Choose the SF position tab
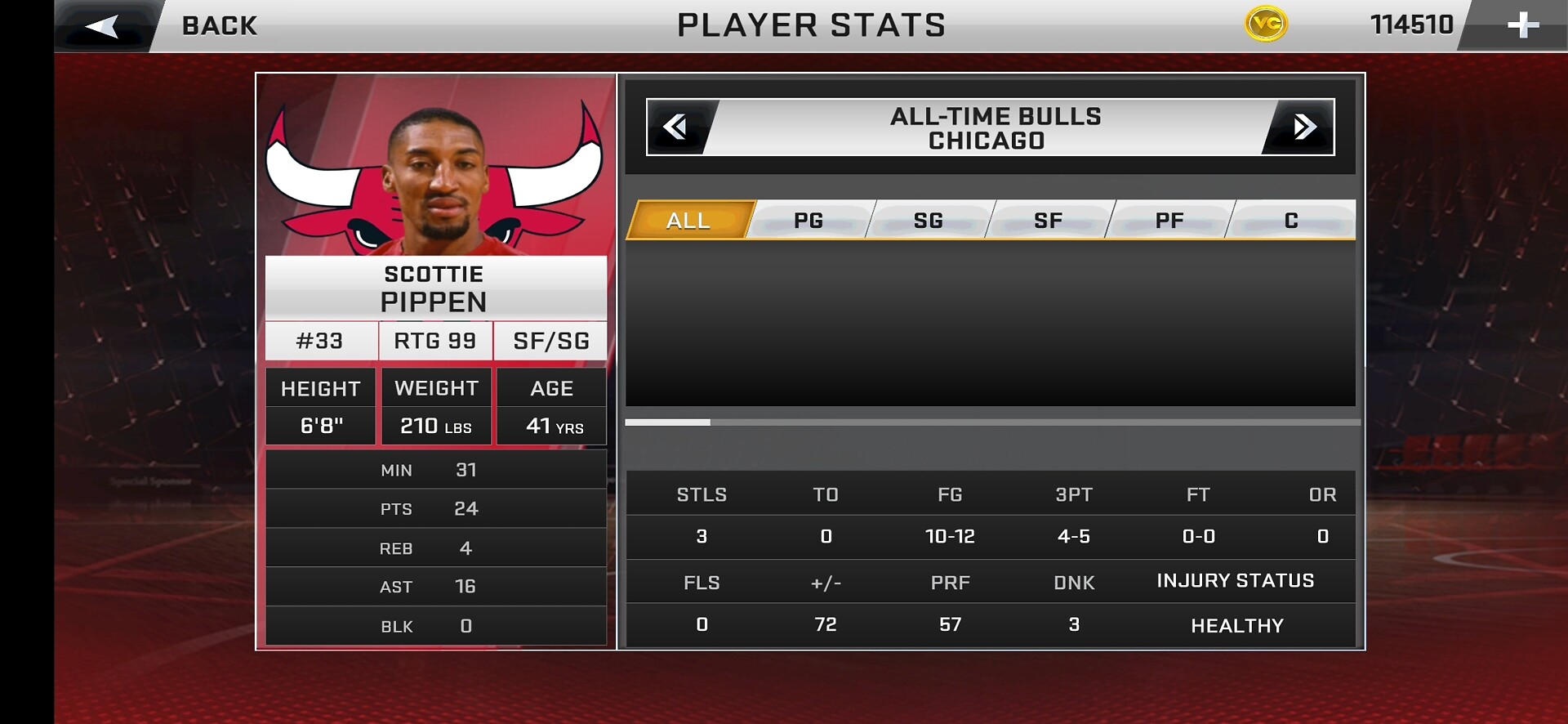This screenshot has width=1568, height=724. click(1049, 221)
